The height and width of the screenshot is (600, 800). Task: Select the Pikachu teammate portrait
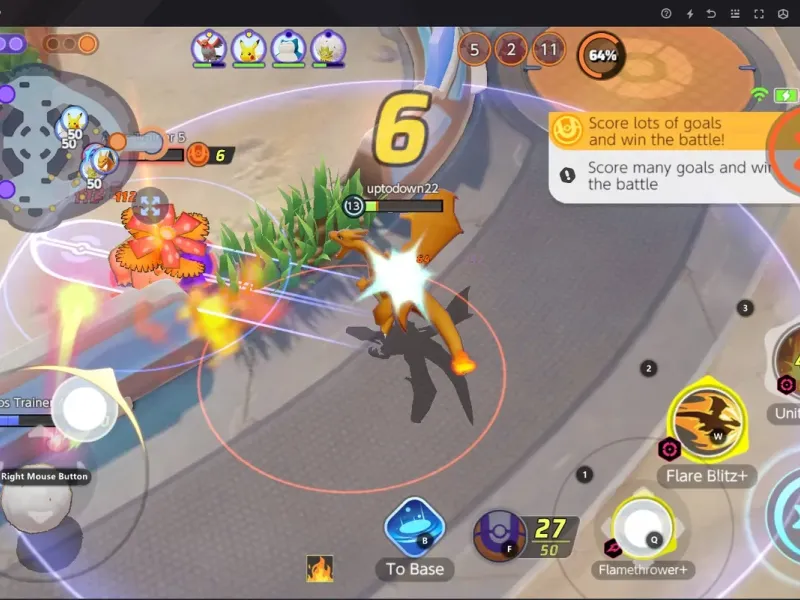(249, 47)
